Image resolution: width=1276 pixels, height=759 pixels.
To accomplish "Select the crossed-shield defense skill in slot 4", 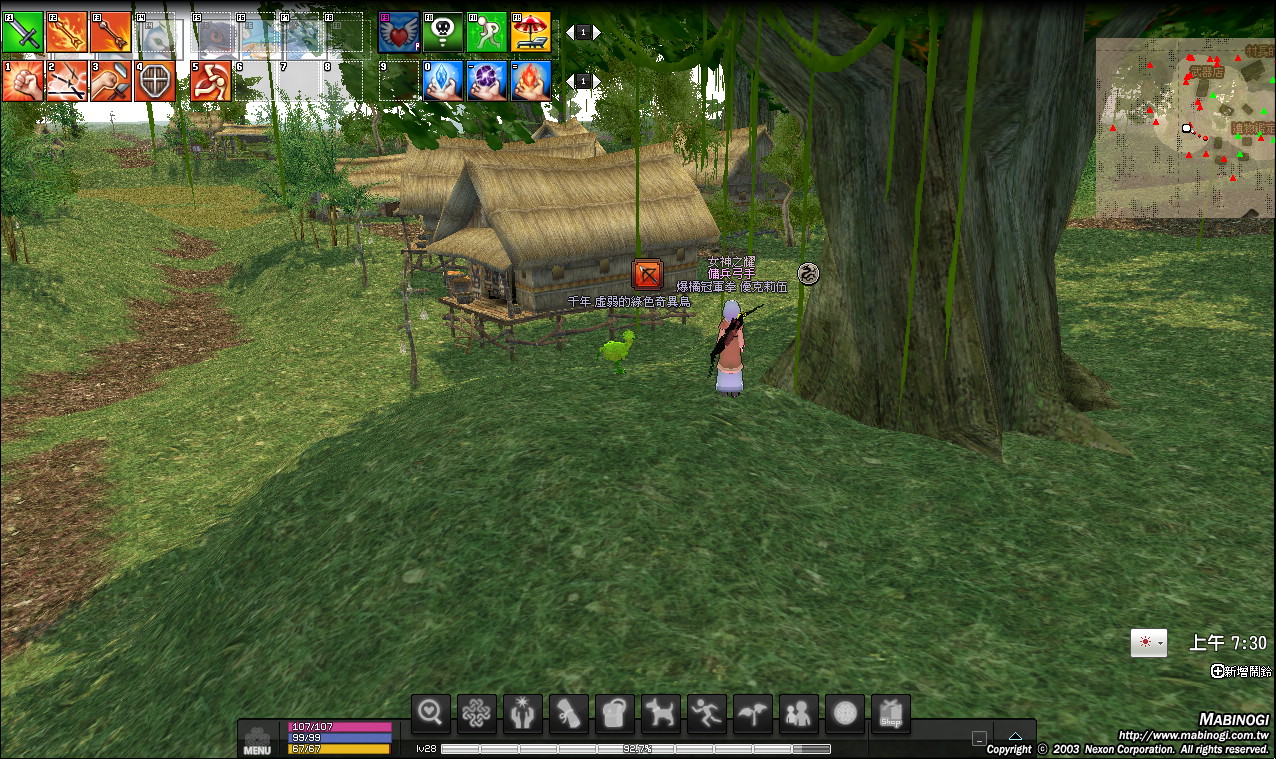I will pyautogui.click(x=155, y=81).
